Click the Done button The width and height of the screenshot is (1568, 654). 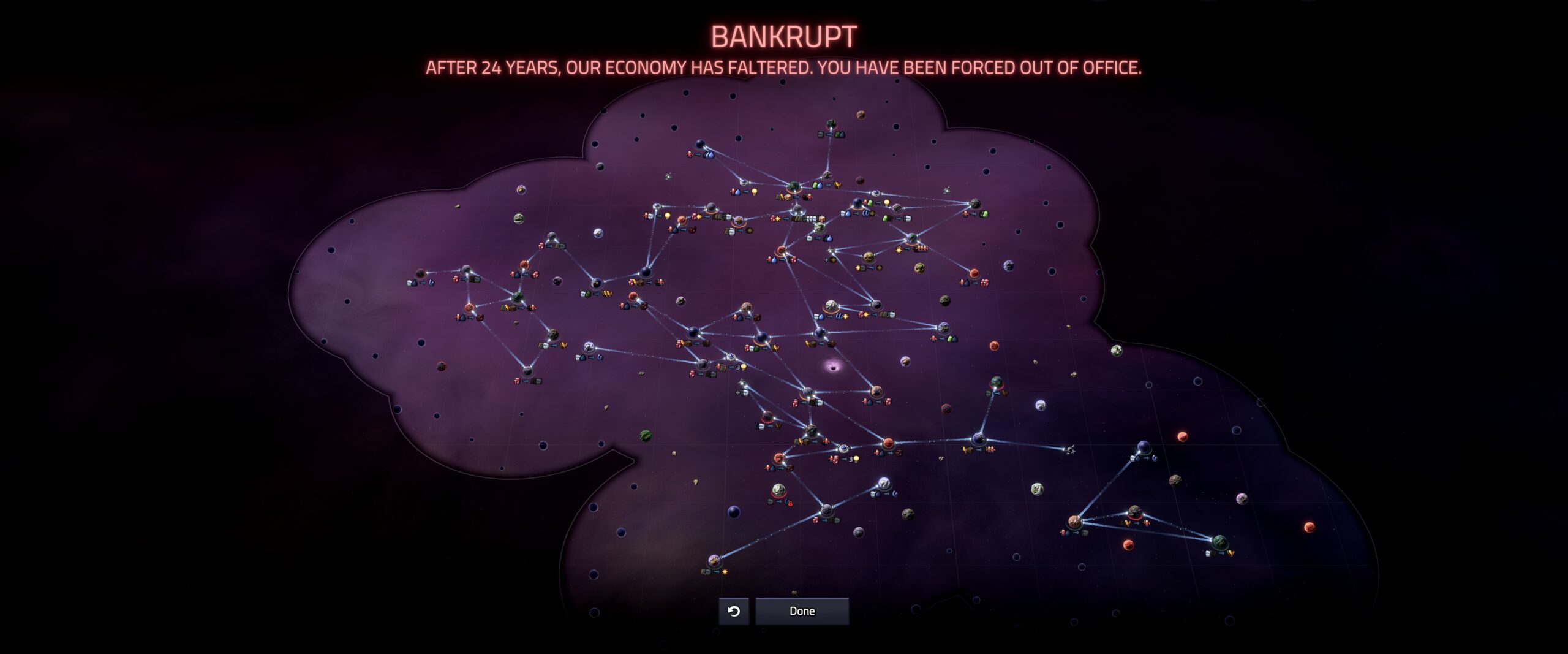802,611
